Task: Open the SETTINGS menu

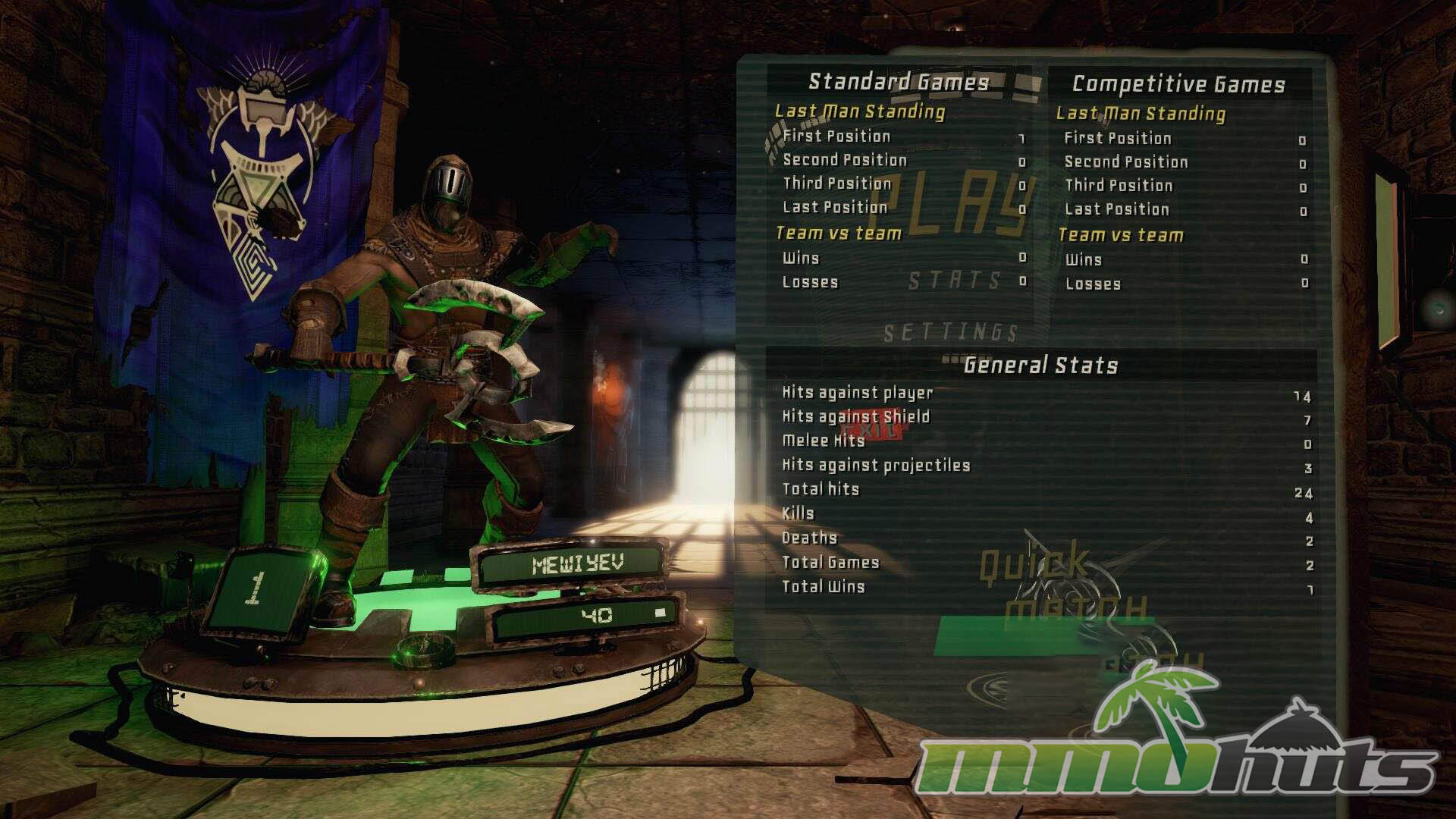Action: 950,332
